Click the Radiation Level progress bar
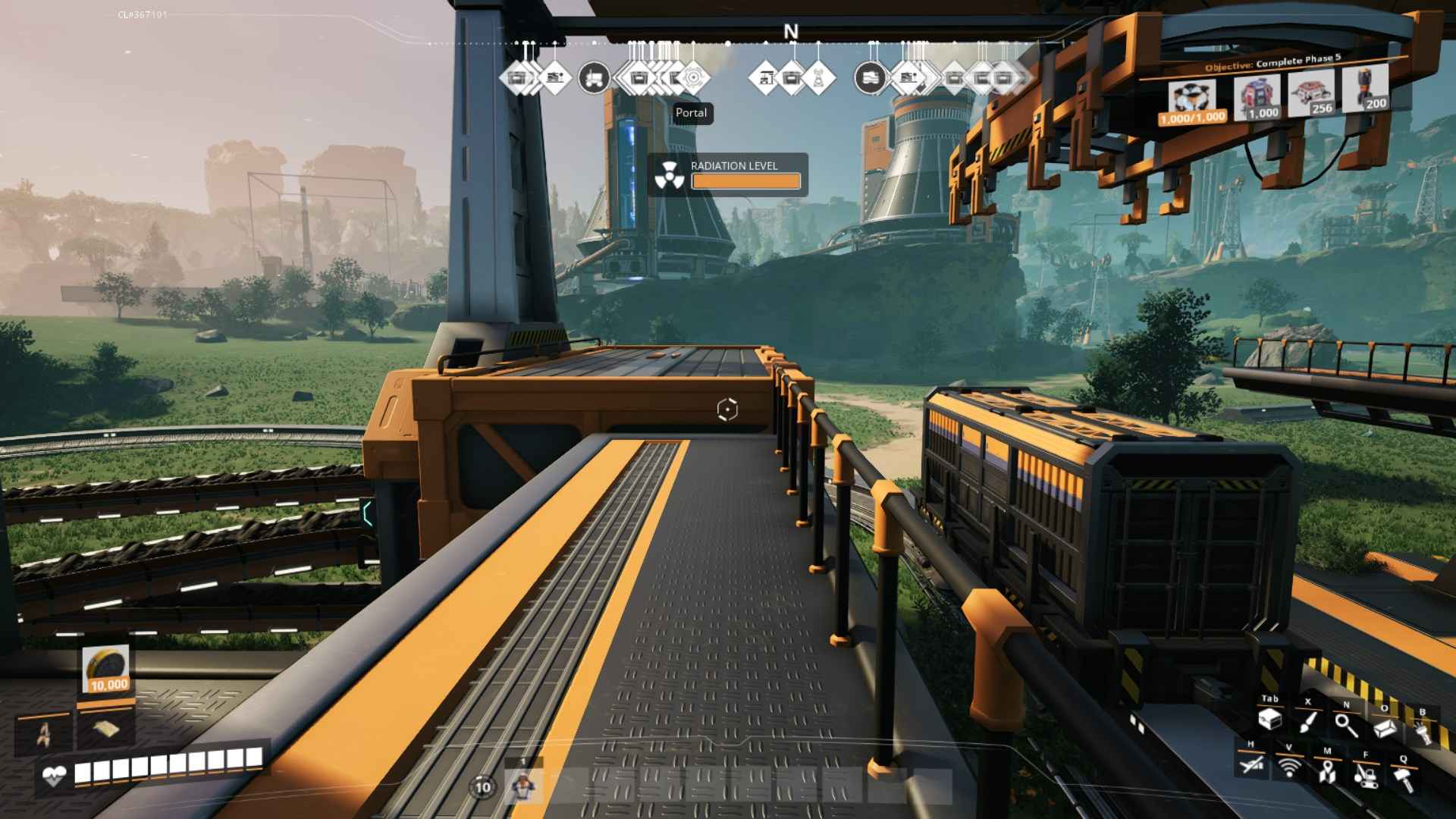The width and height of the screenshot is (1456, 819). (745, 180)
